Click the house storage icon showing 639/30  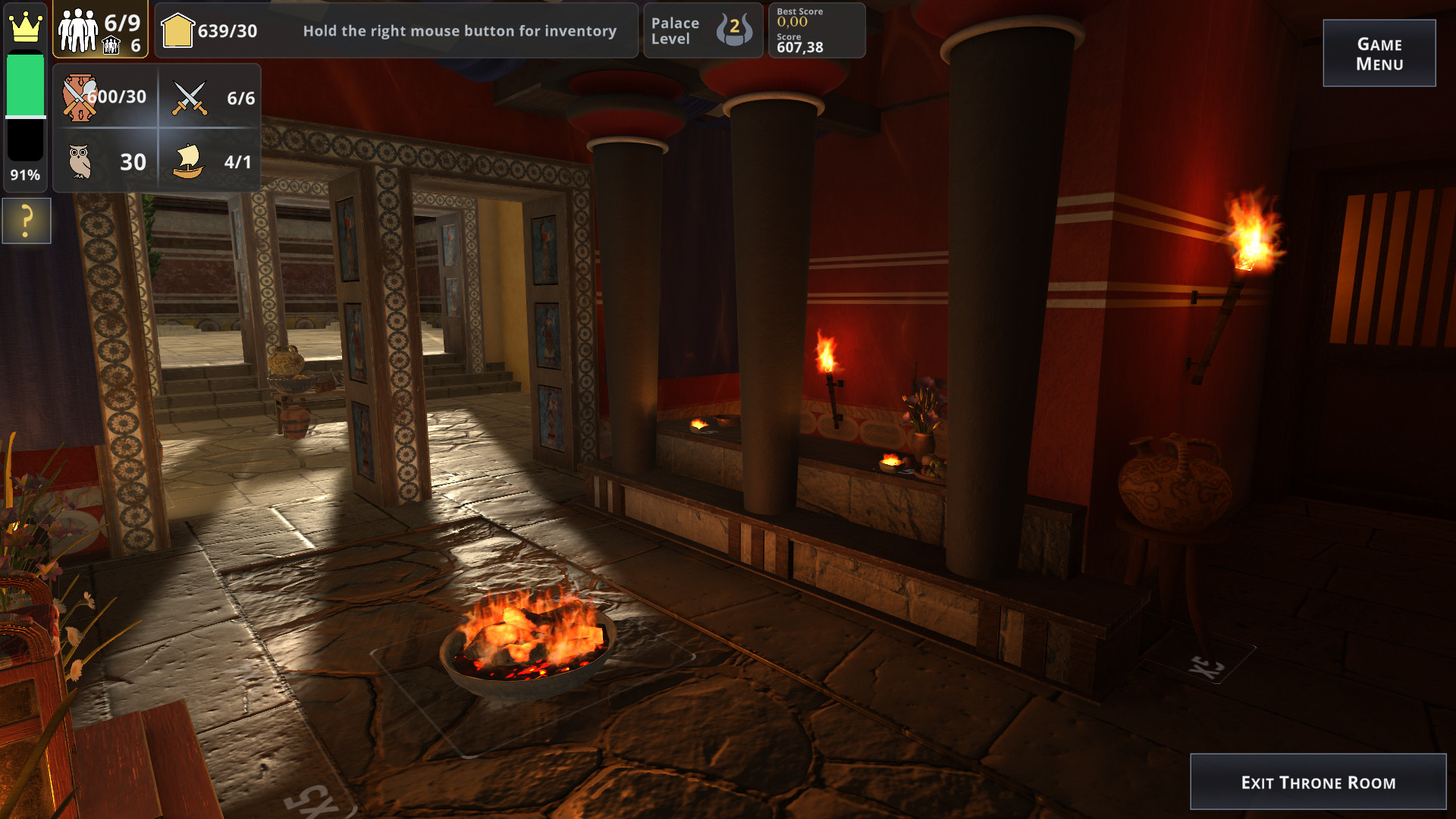[x=177, y=30]
